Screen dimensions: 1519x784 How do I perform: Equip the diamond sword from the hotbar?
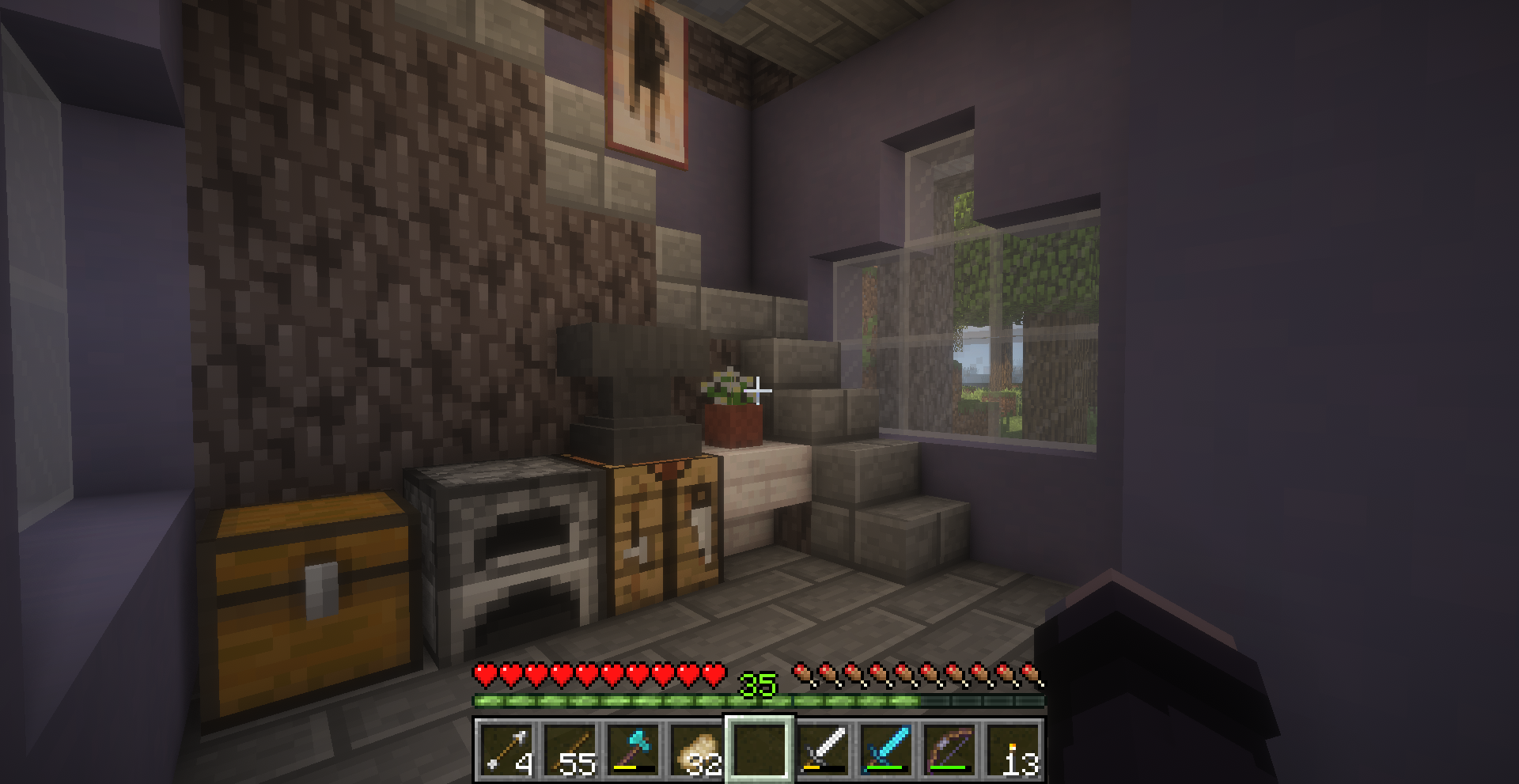(x=885, y=749)
